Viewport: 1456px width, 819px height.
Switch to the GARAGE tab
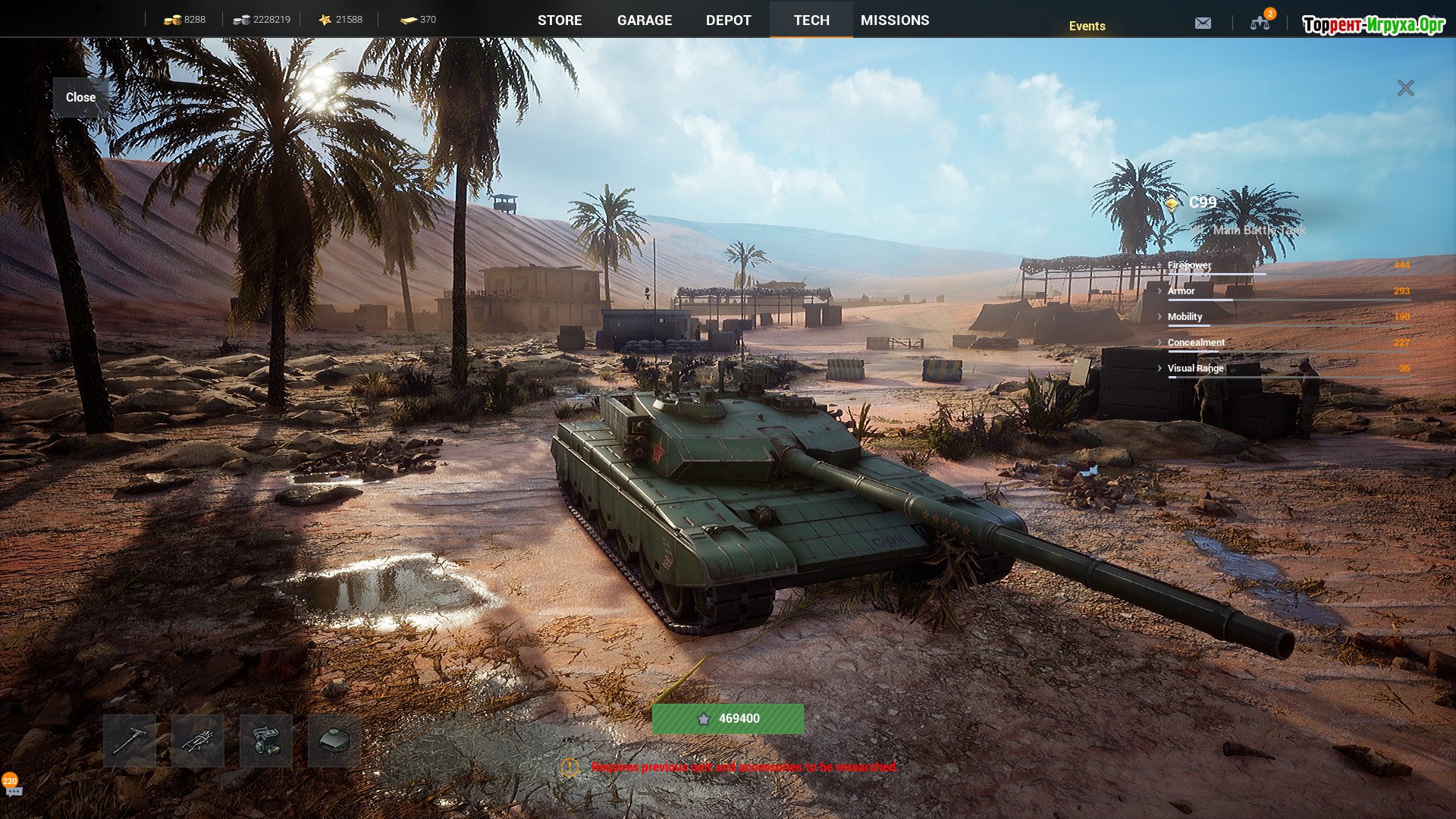tap(645, 20)
